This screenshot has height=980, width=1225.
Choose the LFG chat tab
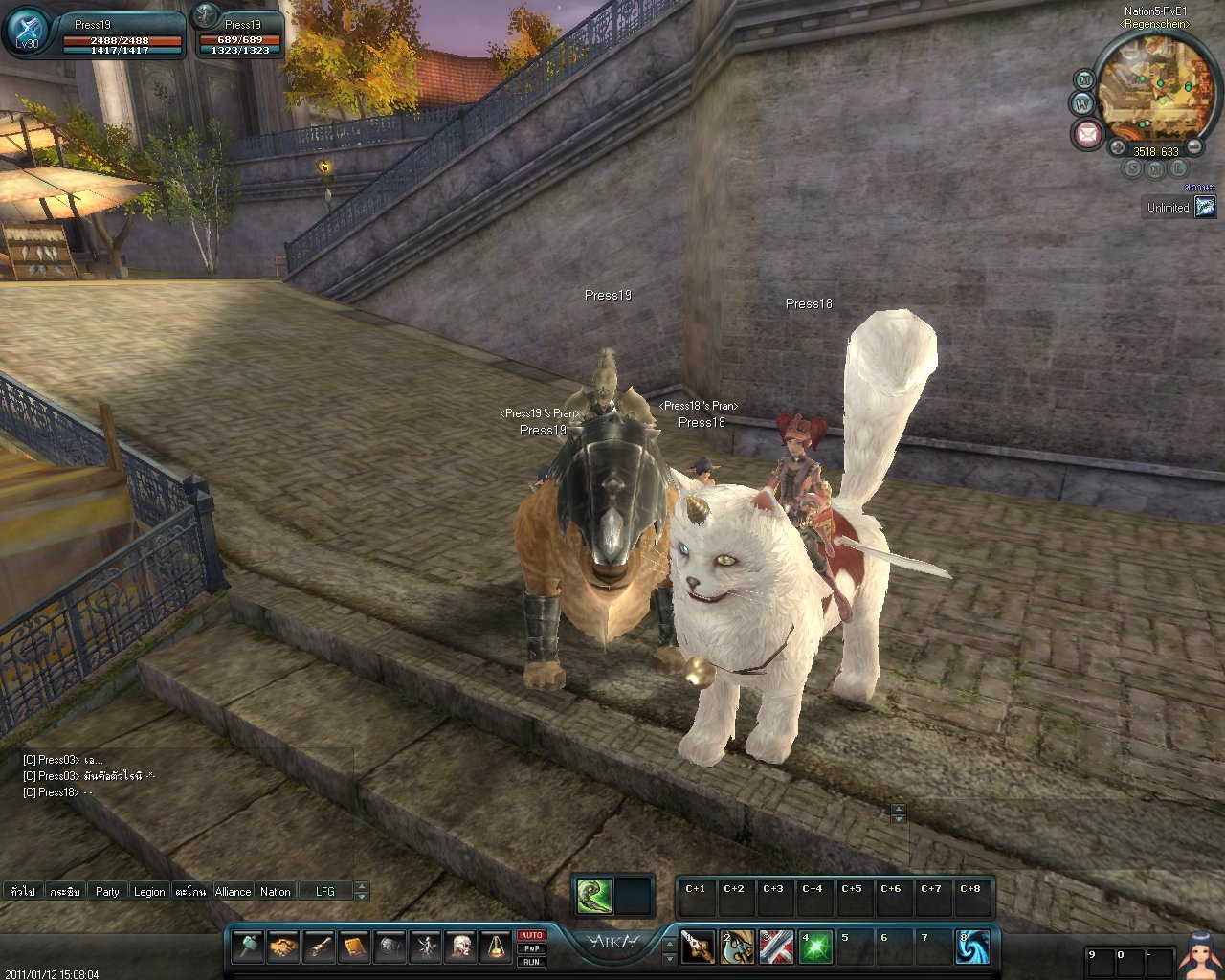(x=325, y=891)
